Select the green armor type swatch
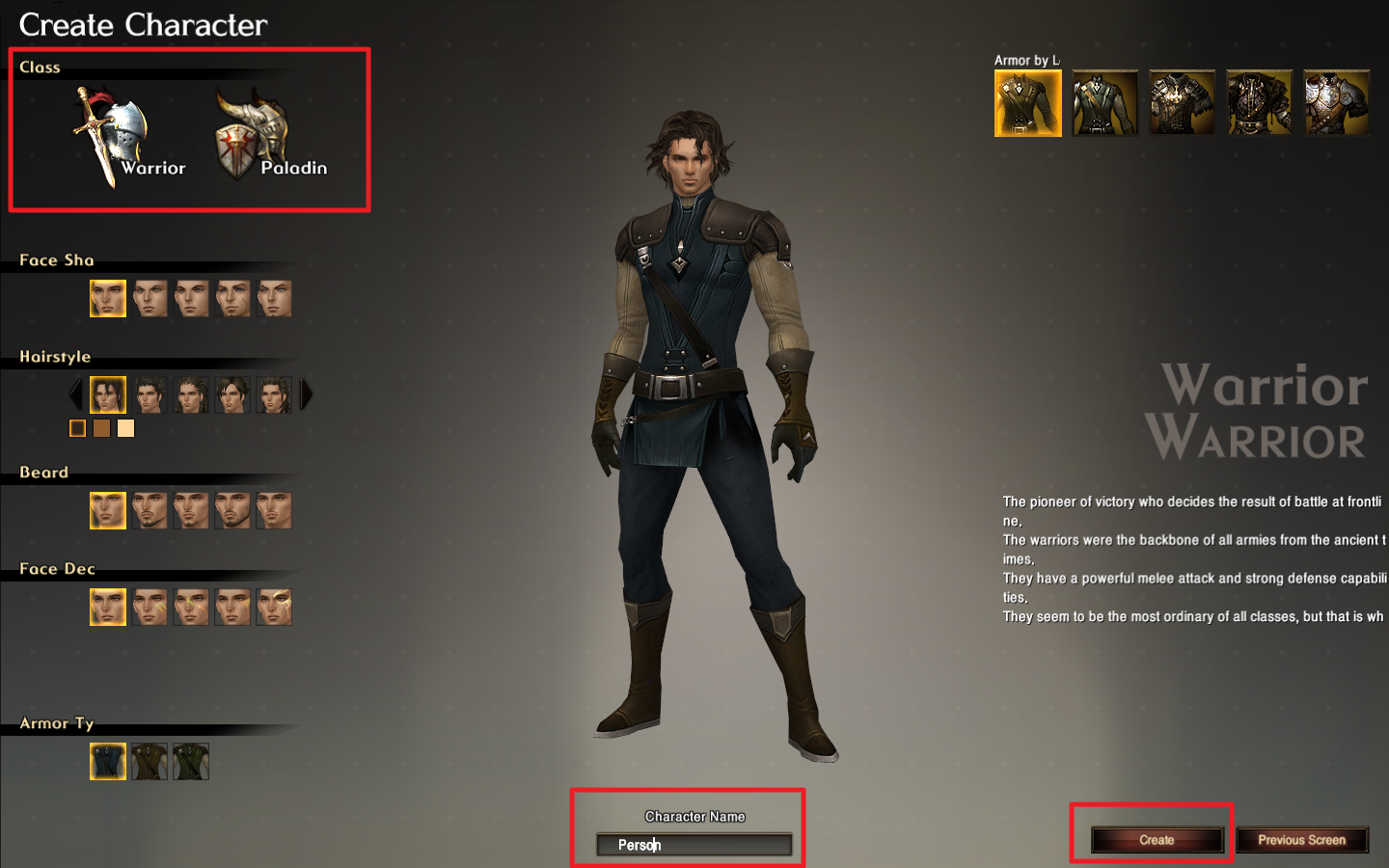This screenshot has width=1389, height=868. [x=191, y=762]
